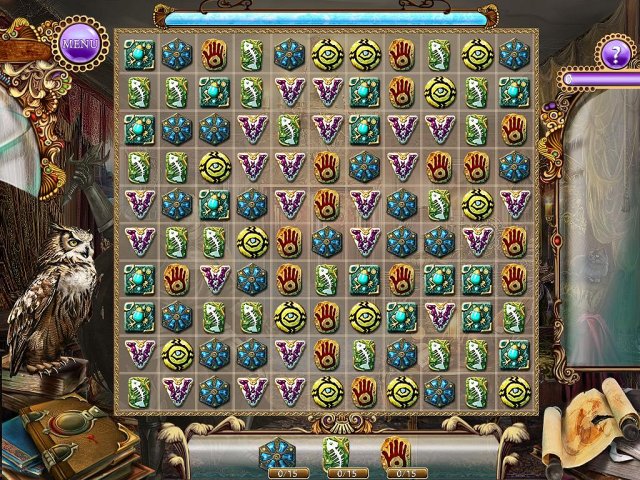Click the red hand goal icon
This screenshot has width=640, height=480.
tap(397, 453)
